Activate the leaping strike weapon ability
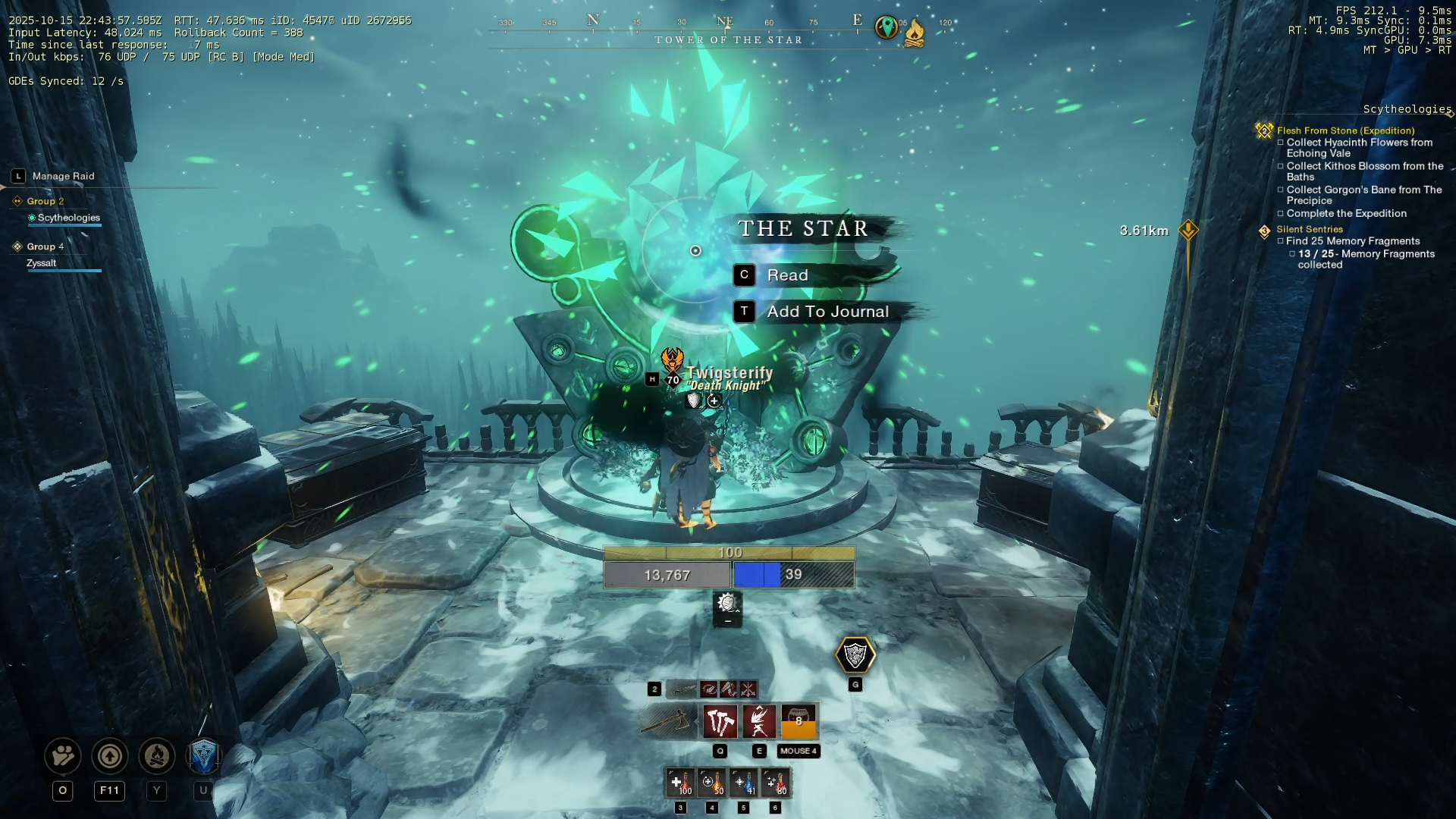Screen dimensions: 1456x819 [759, 721]
